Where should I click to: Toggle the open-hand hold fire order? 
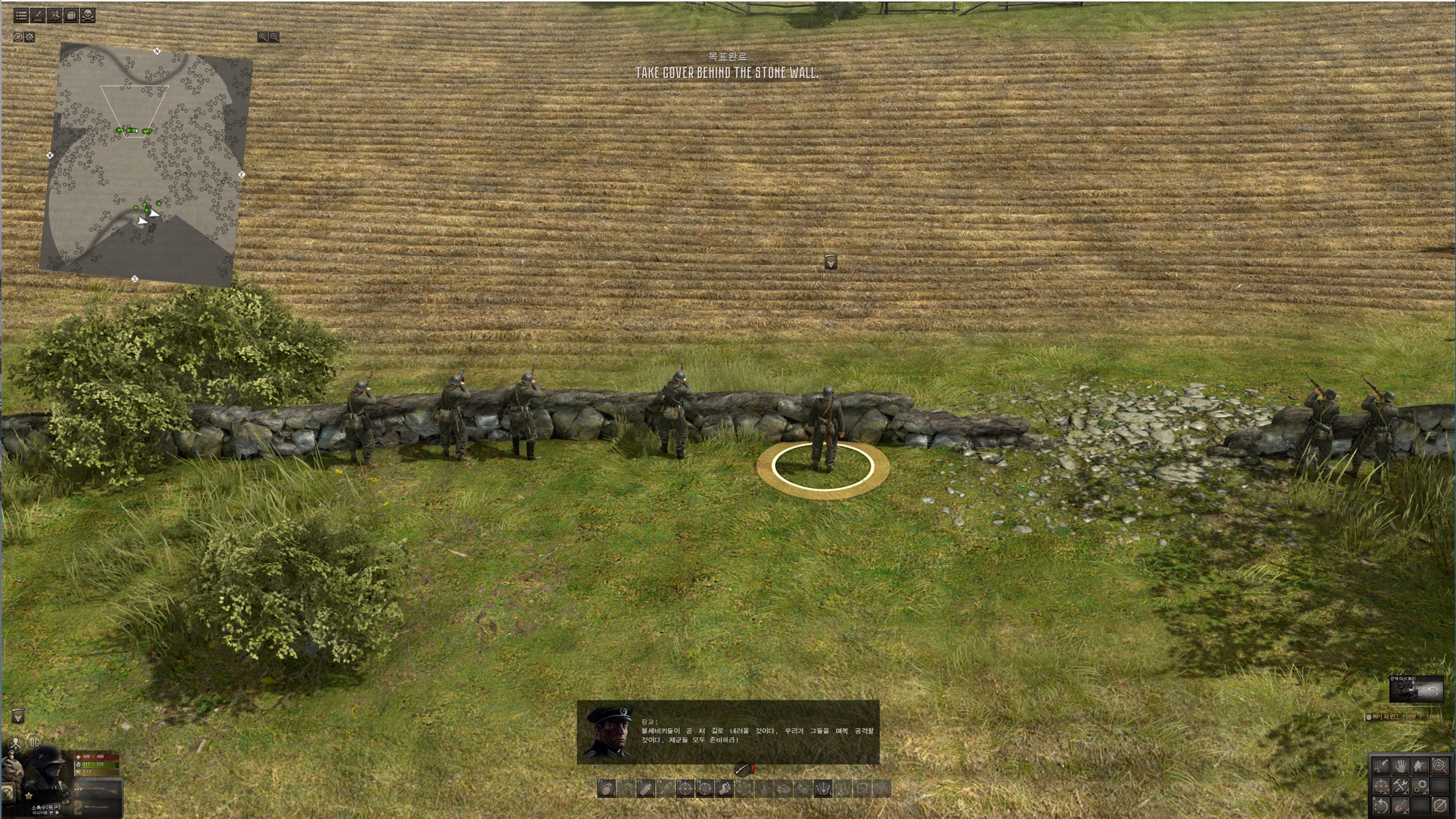click(1400, 766)
